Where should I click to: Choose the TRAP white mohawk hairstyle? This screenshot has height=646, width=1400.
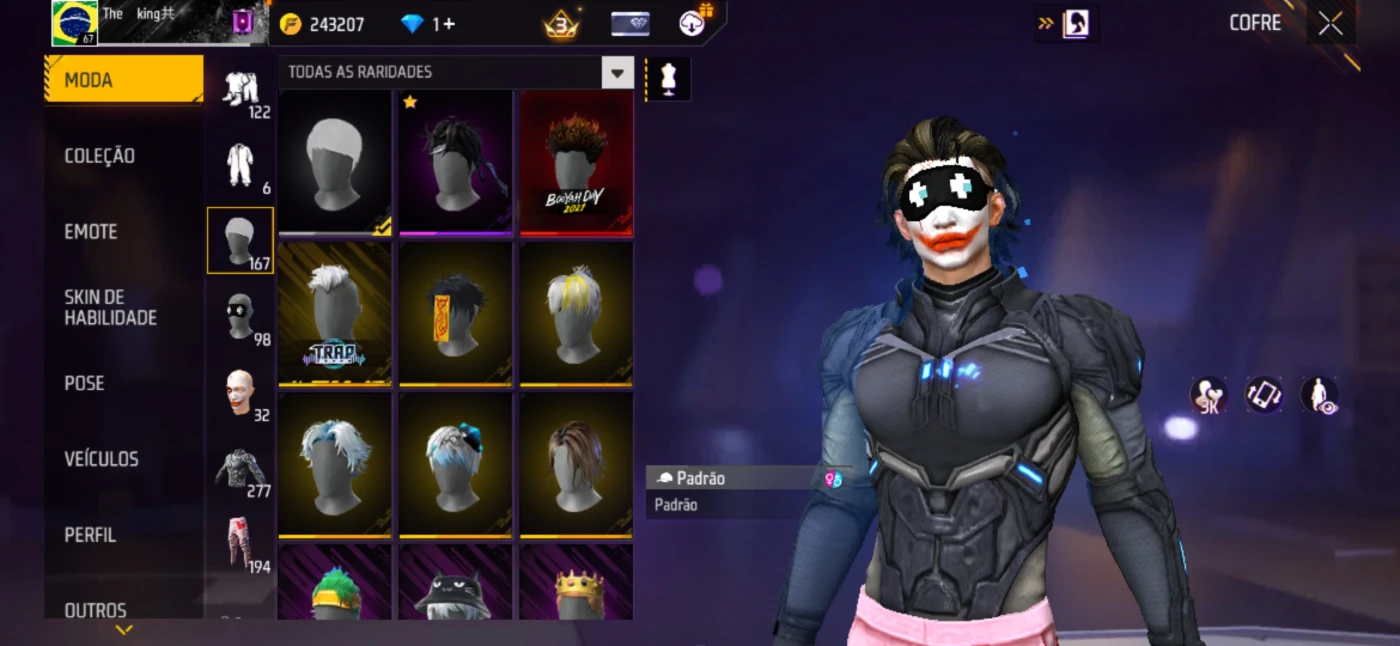pos(335,314)
